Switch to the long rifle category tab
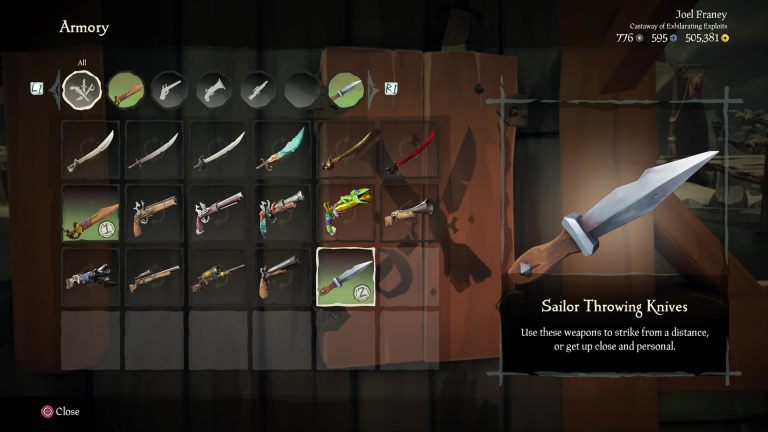 point(257,90)
